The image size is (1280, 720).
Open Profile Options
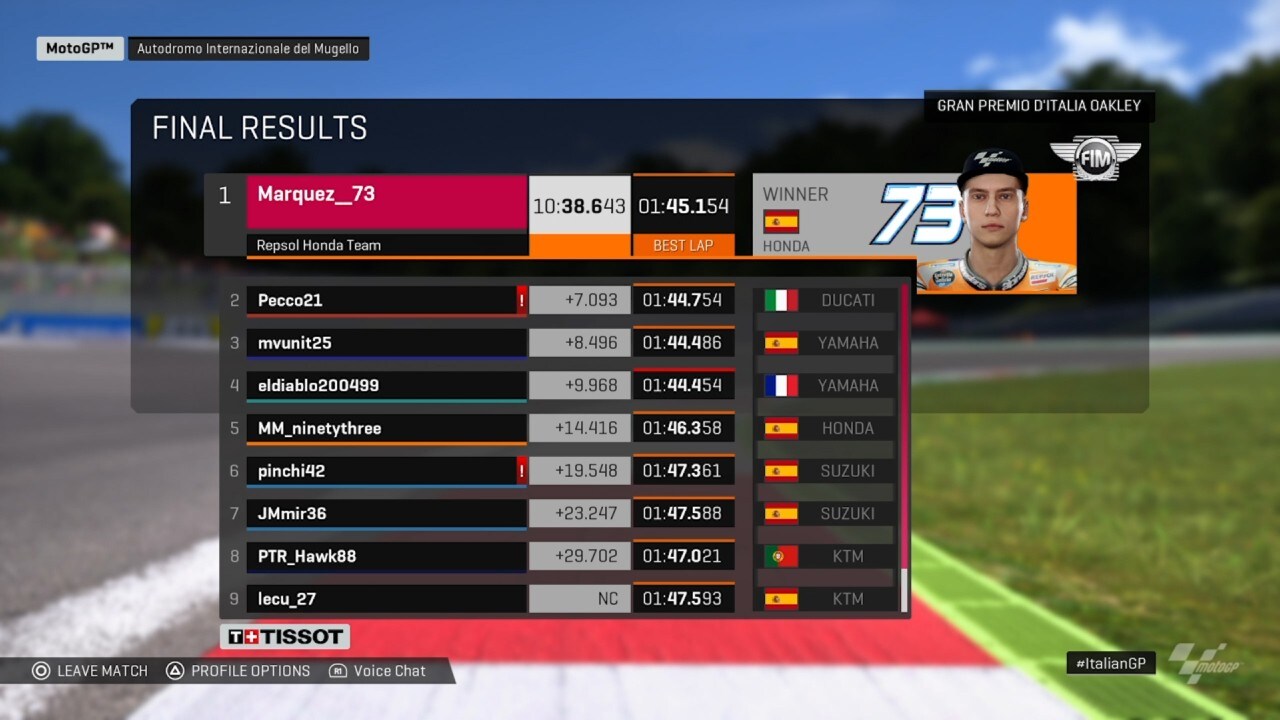click(x=238, y=671)
